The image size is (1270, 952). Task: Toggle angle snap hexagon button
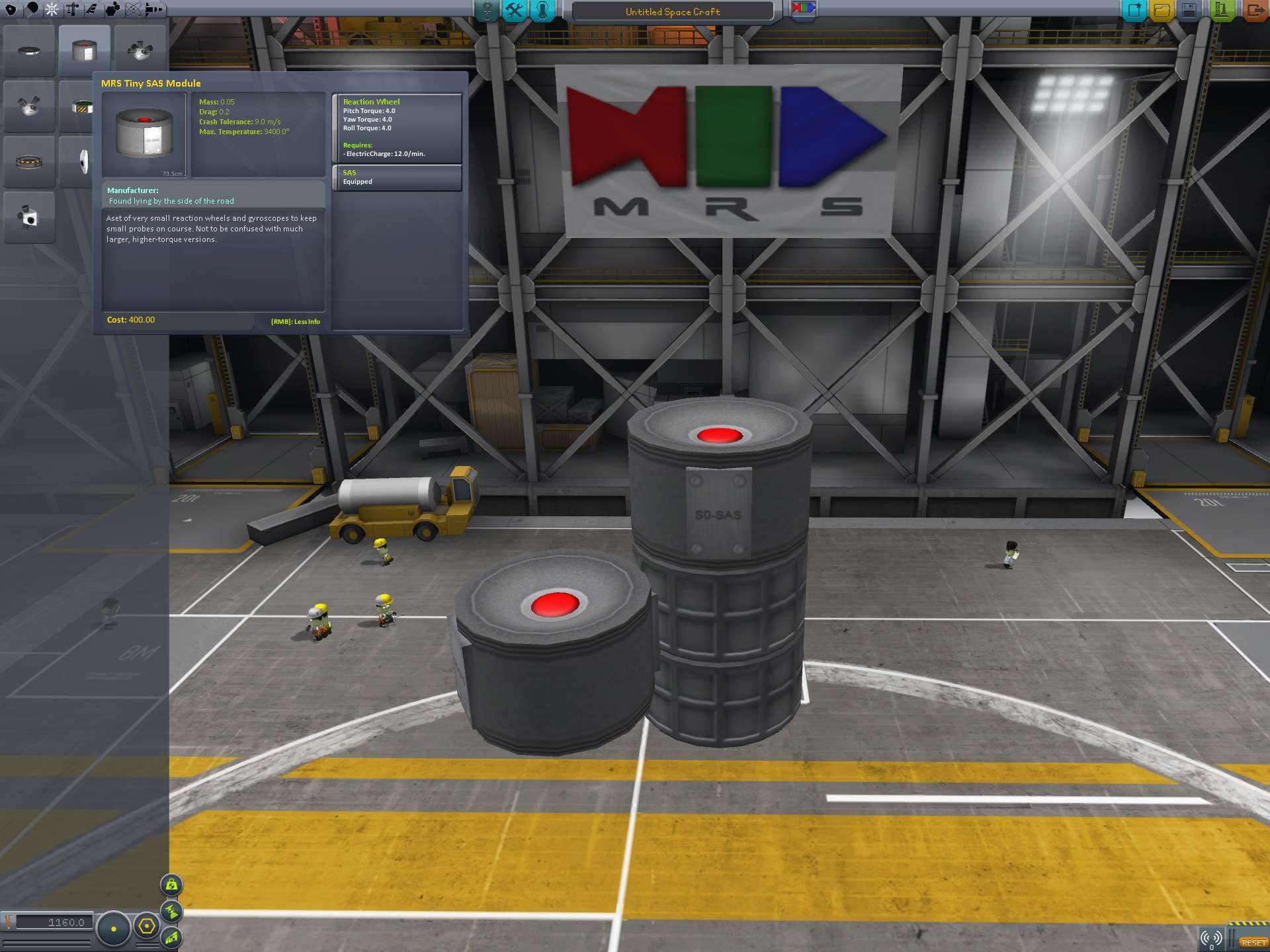(147, 927)
